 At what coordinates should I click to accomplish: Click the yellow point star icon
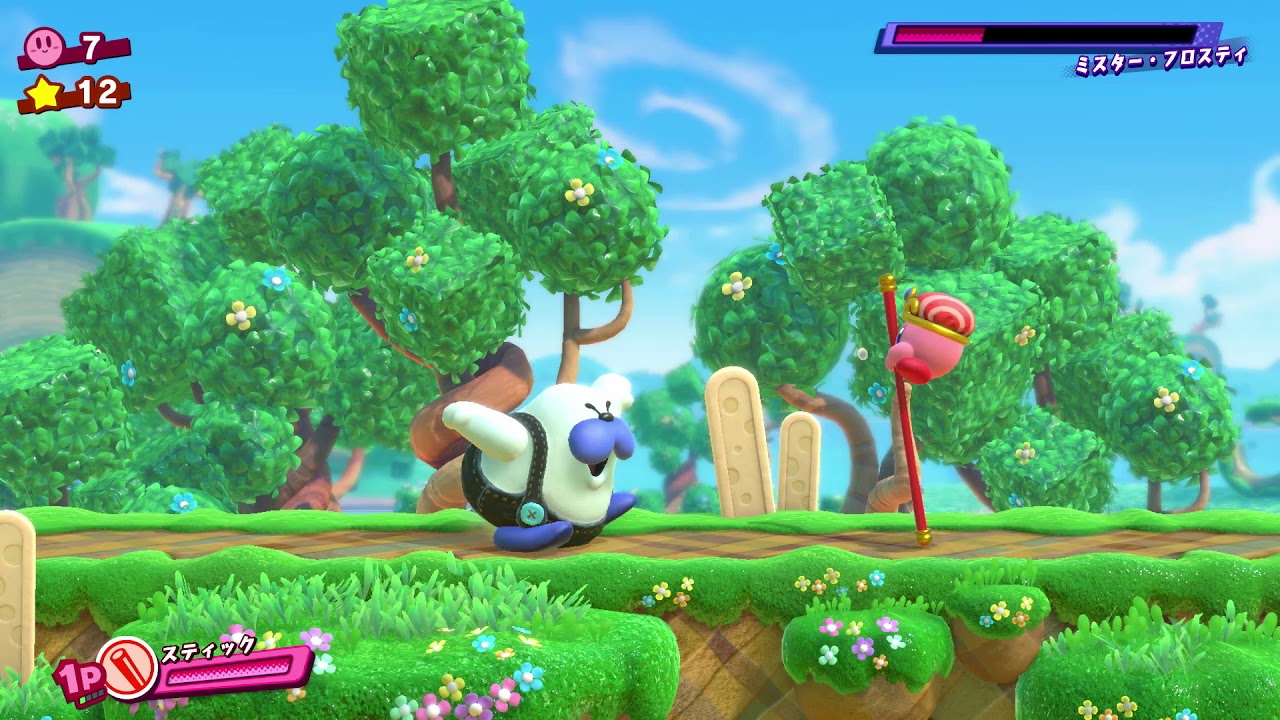coord(44,93)
